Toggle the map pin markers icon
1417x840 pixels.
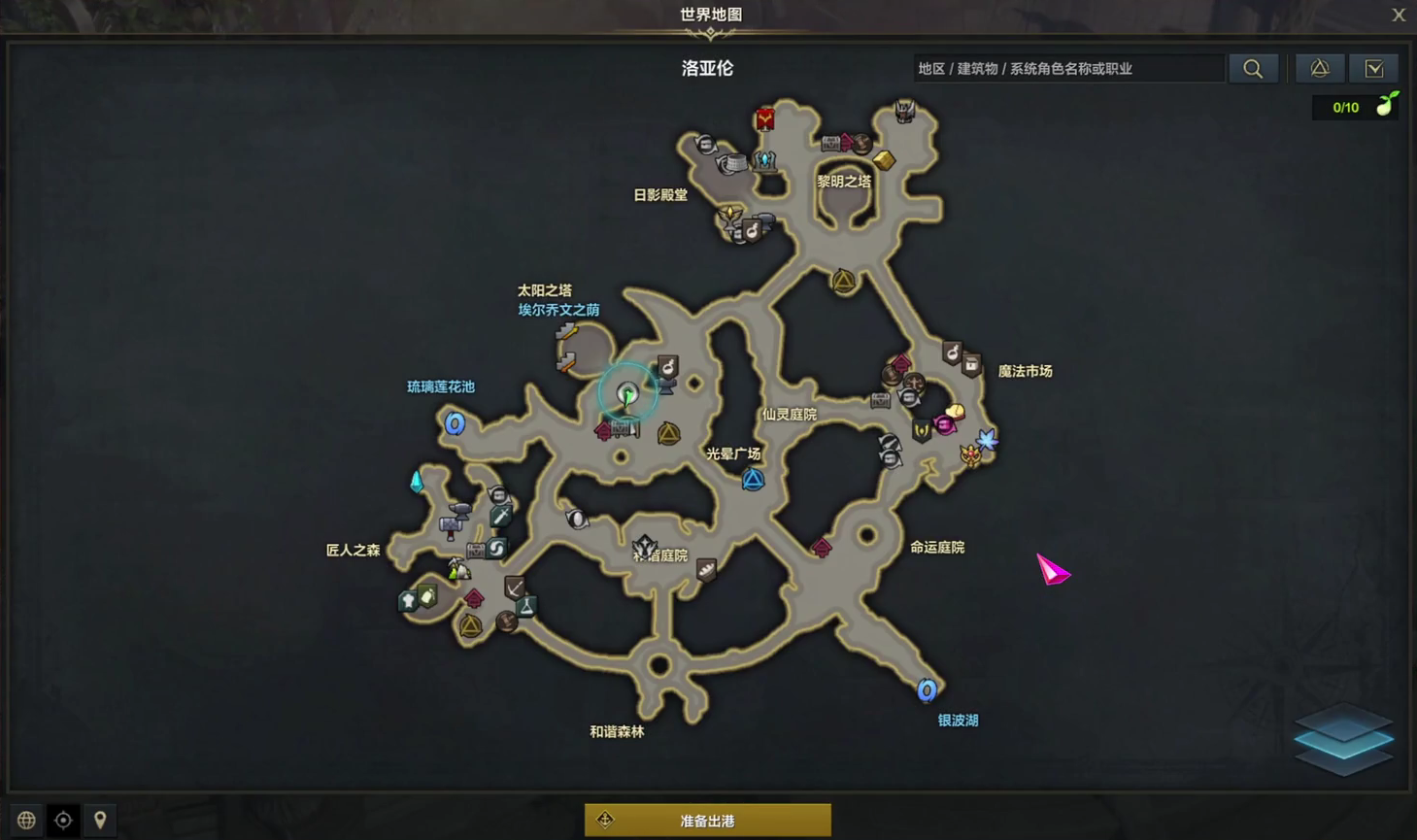click(x=100, y=820)
